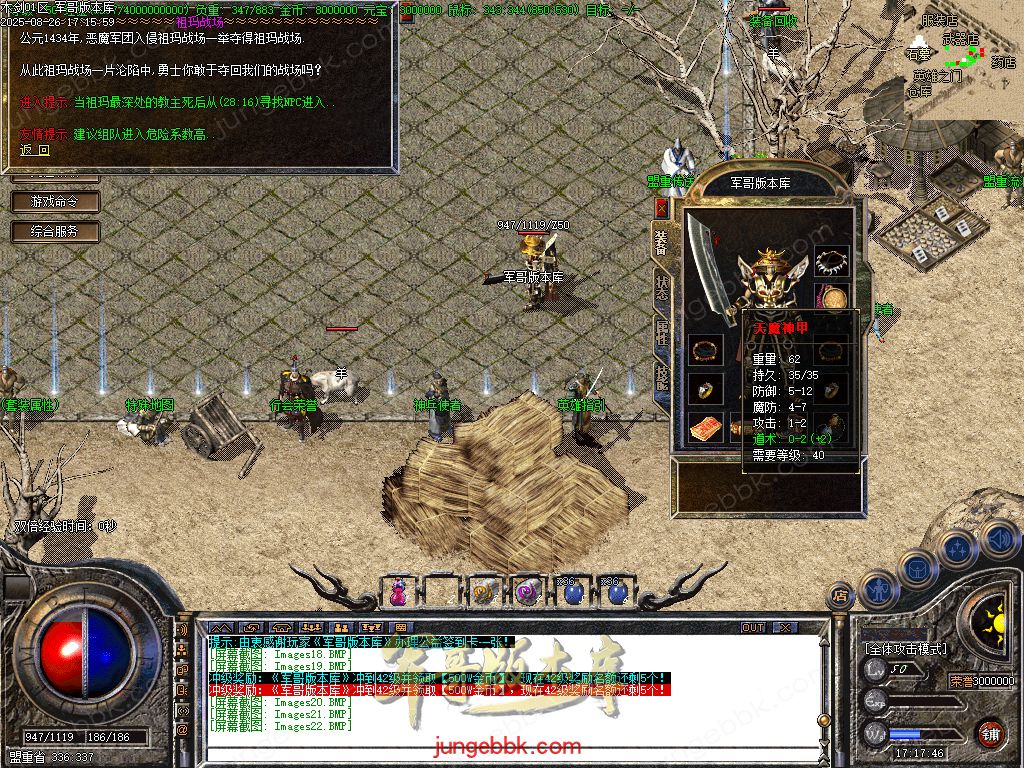Open the character figure round button
The height and width of the screenshot is (768, 1024).
point(878,589)
